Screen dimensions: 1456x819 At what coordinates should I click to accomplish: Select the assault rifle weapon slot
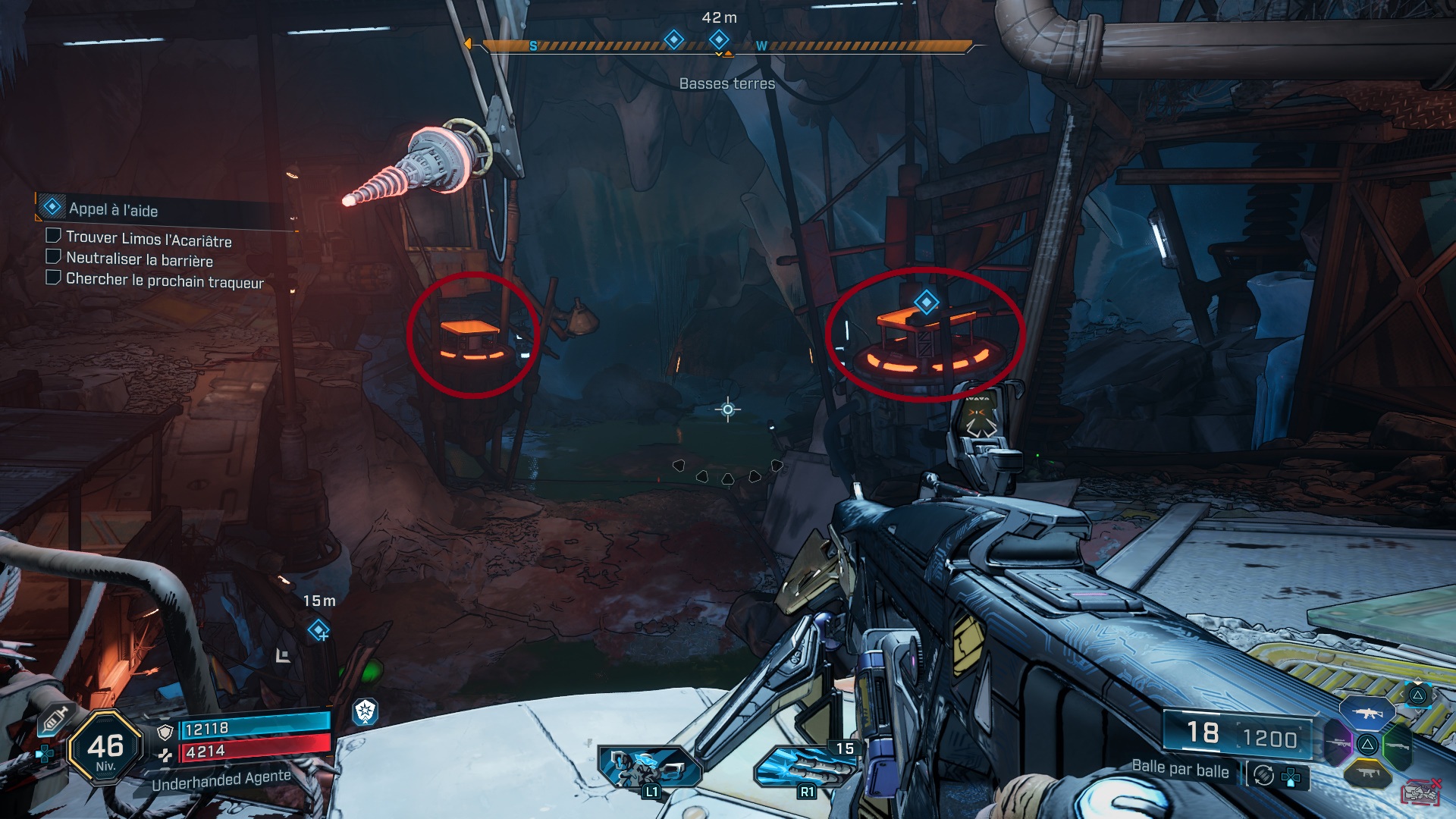[x=1367, y=714]
